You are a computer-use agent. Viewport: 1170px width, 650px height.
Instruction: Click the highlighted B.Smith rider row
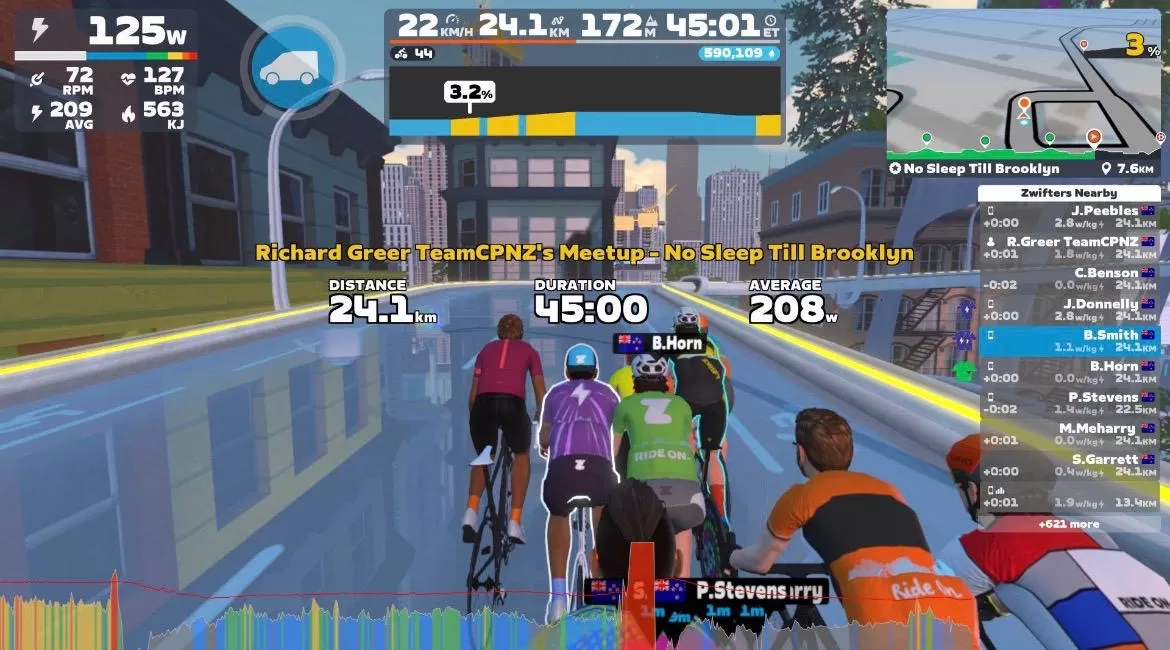(x=1068, y=340)
